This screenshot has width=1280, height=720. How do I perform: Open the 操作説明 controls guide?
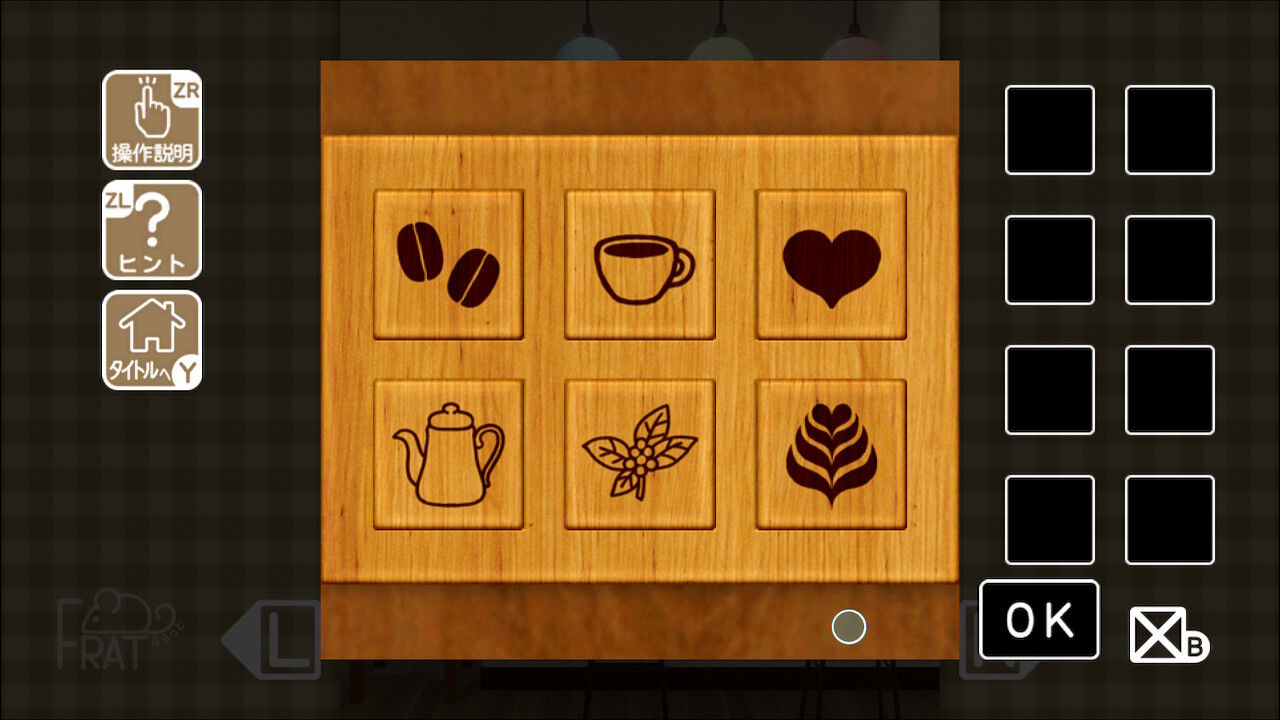(152, 122)
